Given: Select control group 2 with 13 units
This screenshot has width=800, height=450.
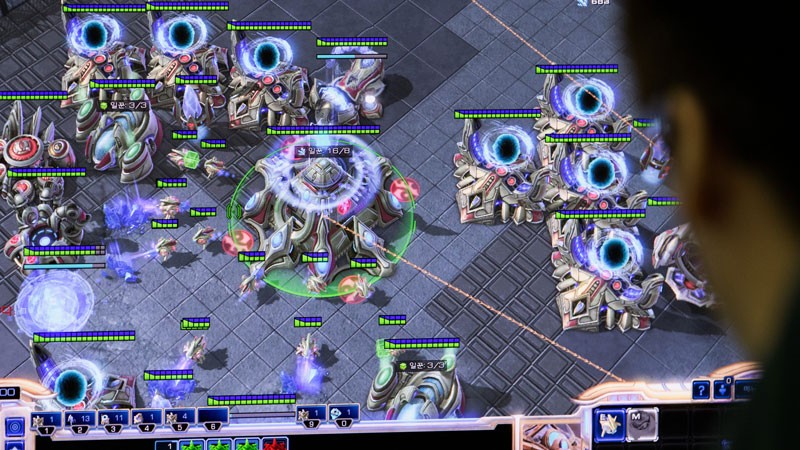Looking at the screenshot, I should pyautogui.click(x=81, y=420).
